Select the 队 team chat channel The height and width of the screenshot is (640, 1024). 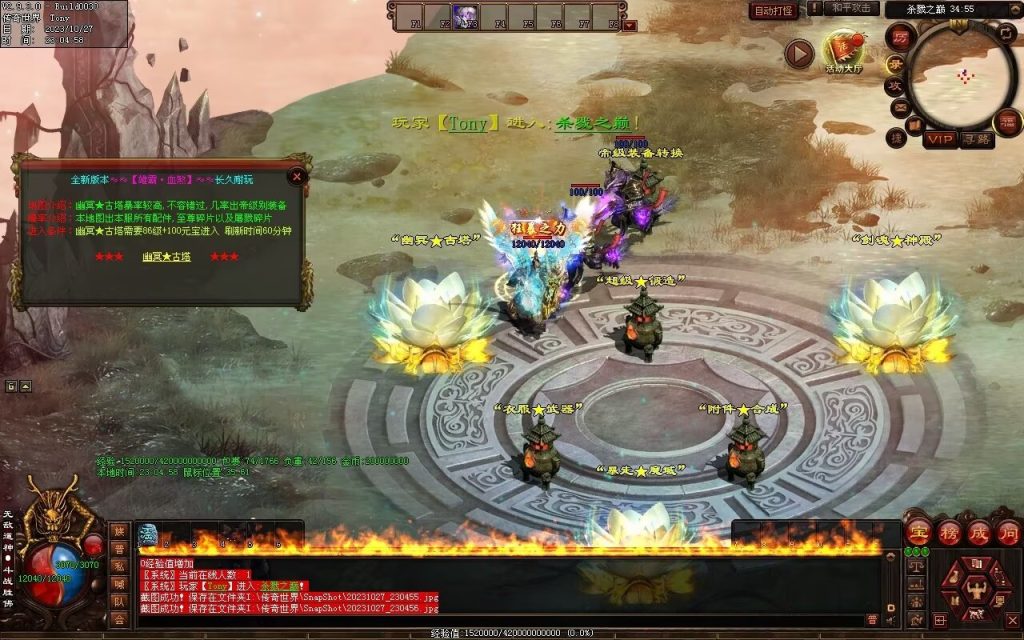pos(119,602)
